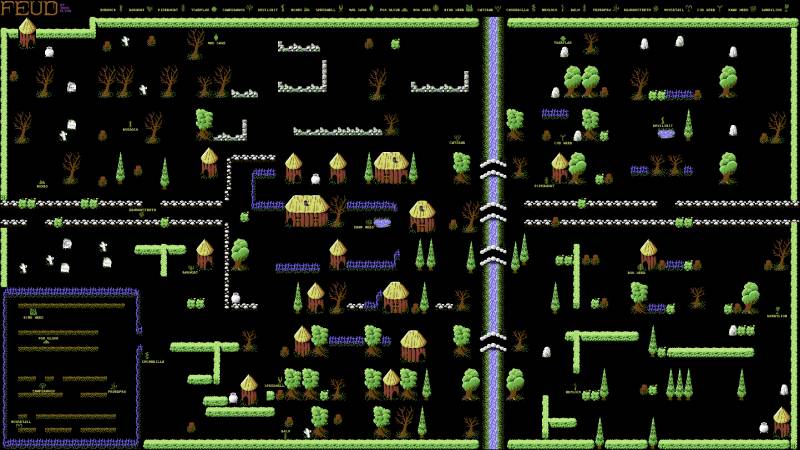
Task: Choose the Mousetail legend entry
Action: coord(674,10)
